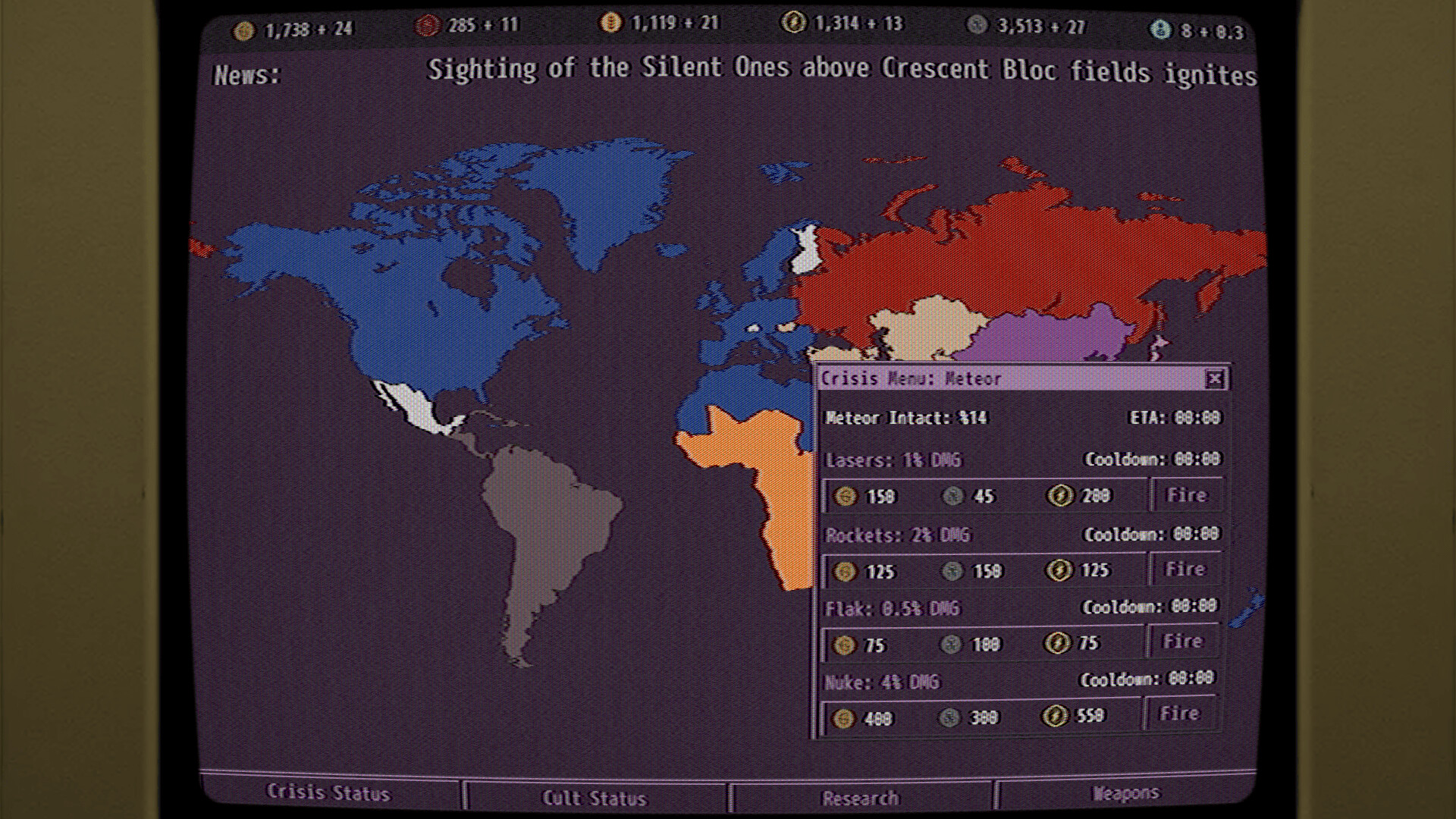Switch to the Cult Status tab
Image resolution: width=1456 pixels, height=819 pixels.
595,796
